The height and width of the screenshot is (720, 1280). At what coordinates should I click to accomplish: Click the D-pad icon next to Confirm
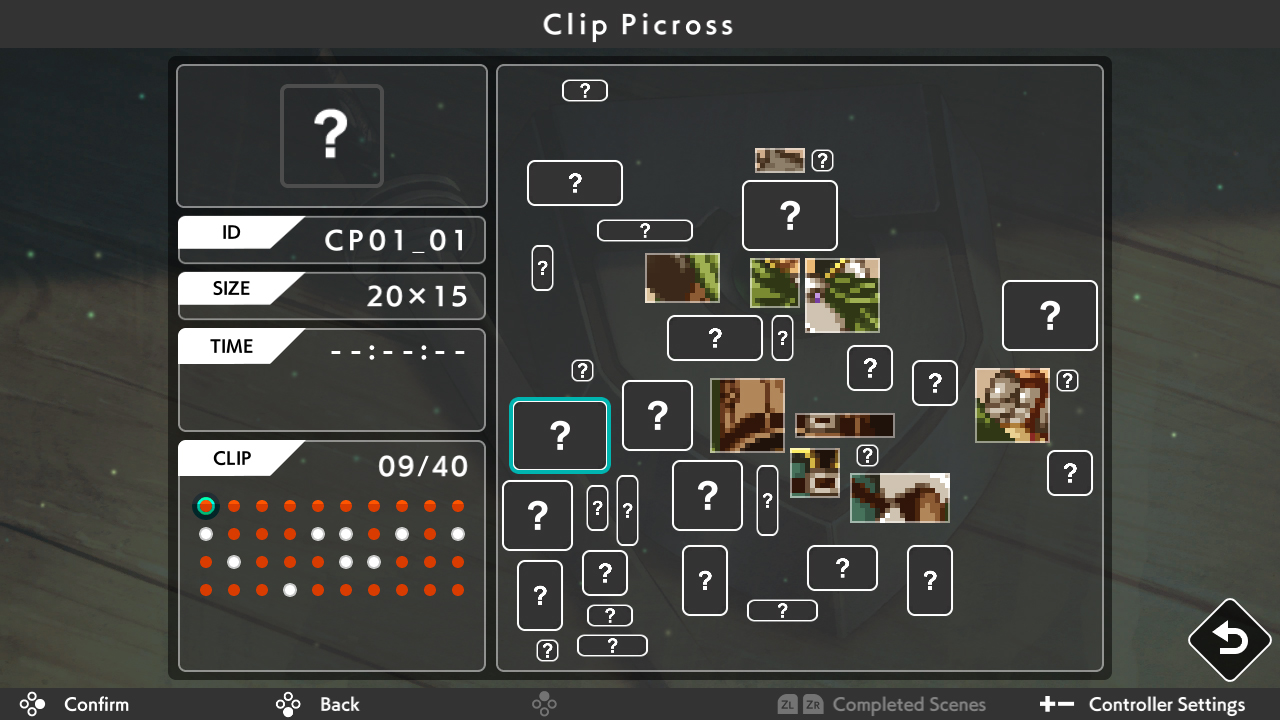click(x=32, y=704)
